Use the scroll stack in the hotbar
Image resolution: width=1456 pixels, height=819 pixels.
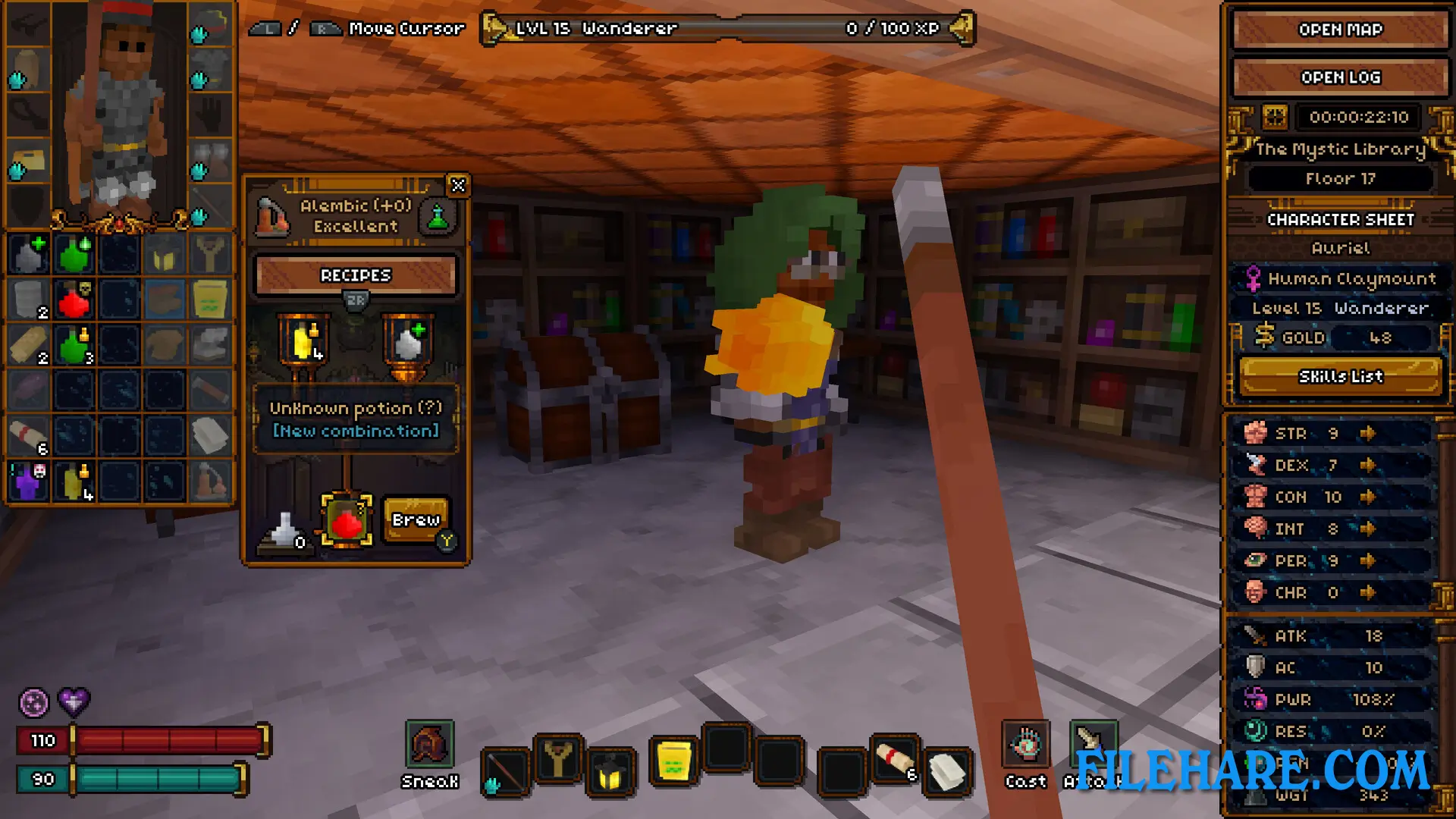[x=896, y=758]
